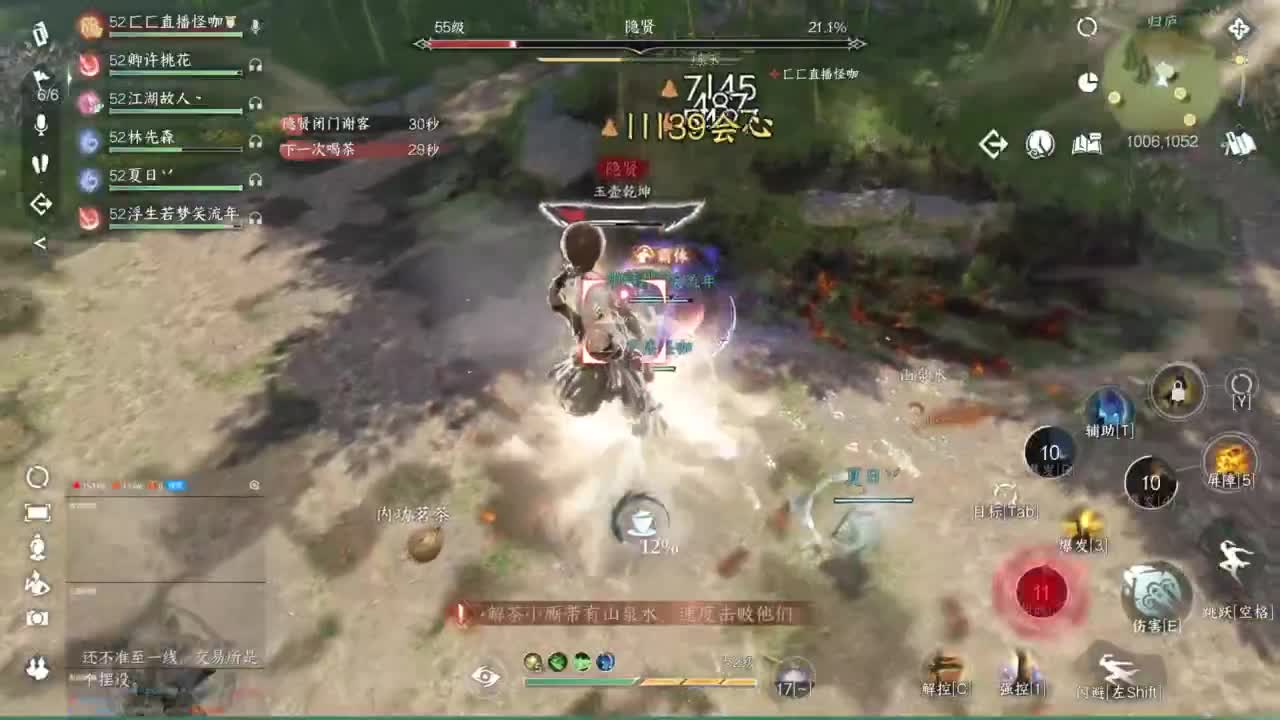Collapse the left sidebar with the chevron
The width and height of the screenshot is (1280, 720).
pyautogui.click(x=42, y=241)
